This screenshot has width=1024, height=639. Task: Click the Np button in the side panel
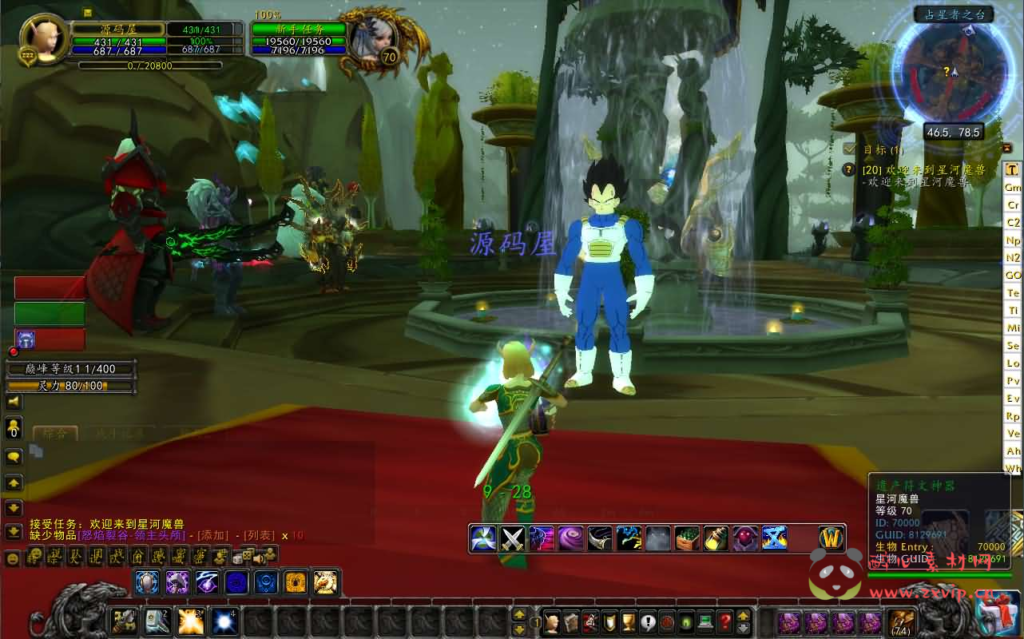pyautogui.click(x=1013, y=241)
